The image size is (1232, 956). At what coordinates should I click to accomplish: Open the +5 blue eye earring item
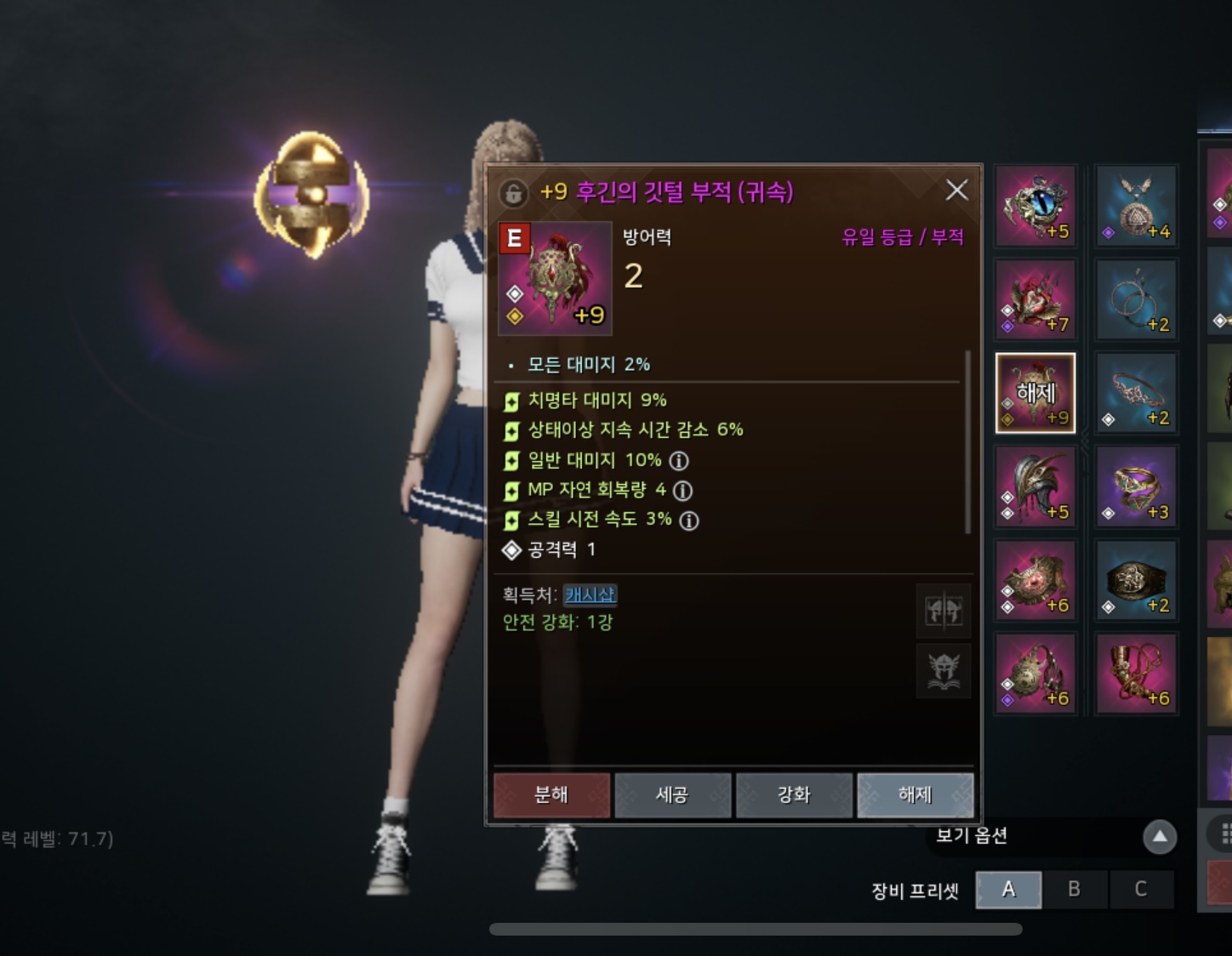pos(1035,204)
